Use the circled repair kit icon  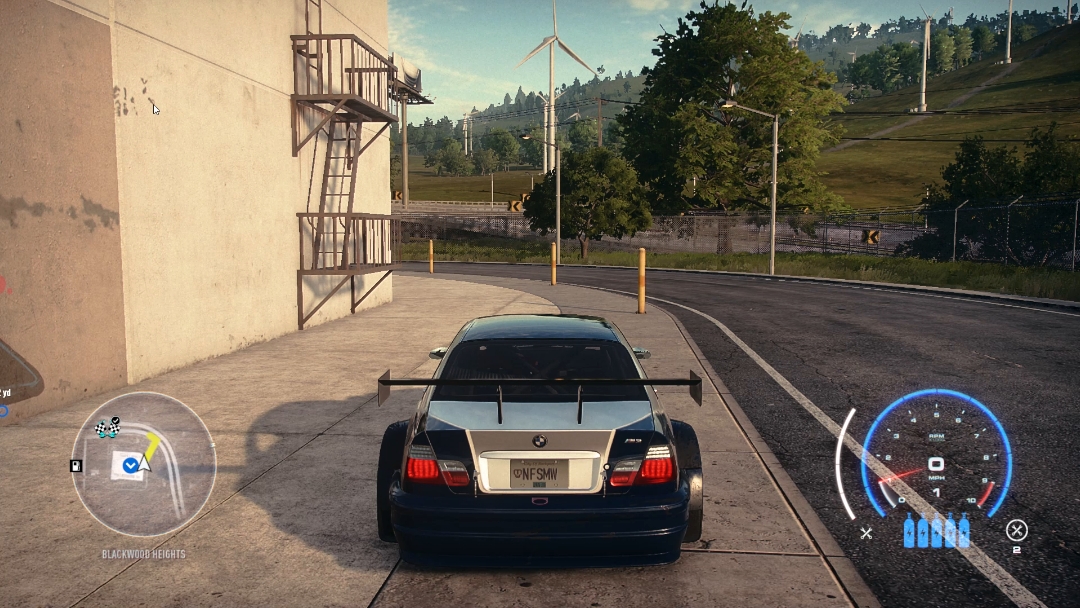click(1016, 531)
